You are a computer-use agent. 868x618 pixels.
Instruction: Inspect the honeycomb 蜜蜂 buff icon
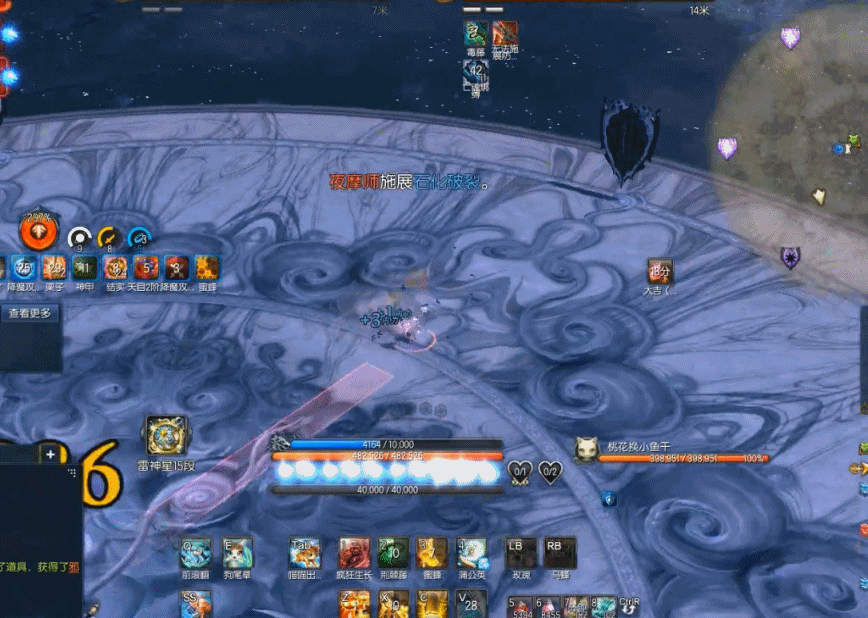point(207,268)
